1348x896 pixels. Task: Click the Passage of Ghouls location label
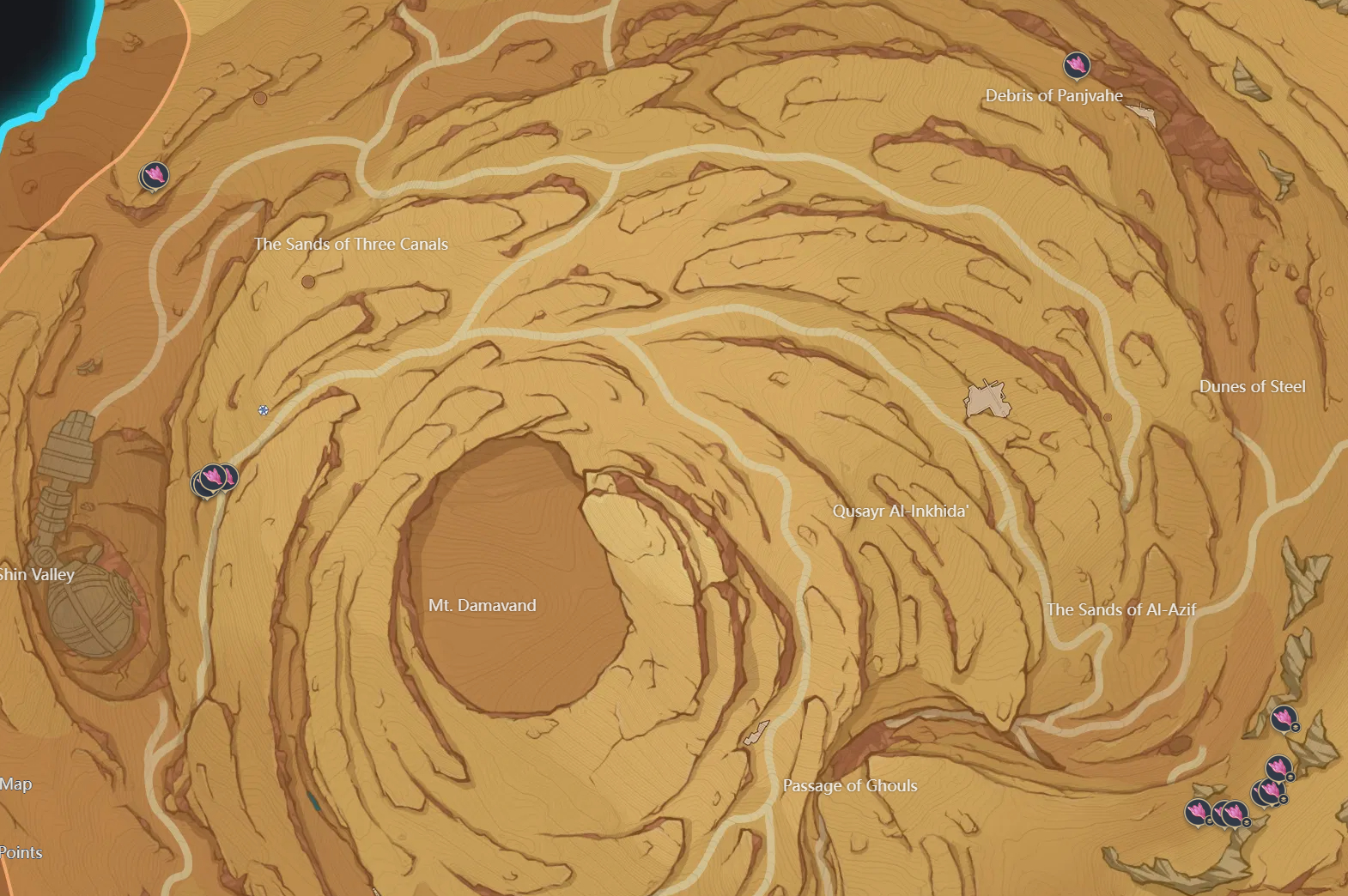point(850,785)
